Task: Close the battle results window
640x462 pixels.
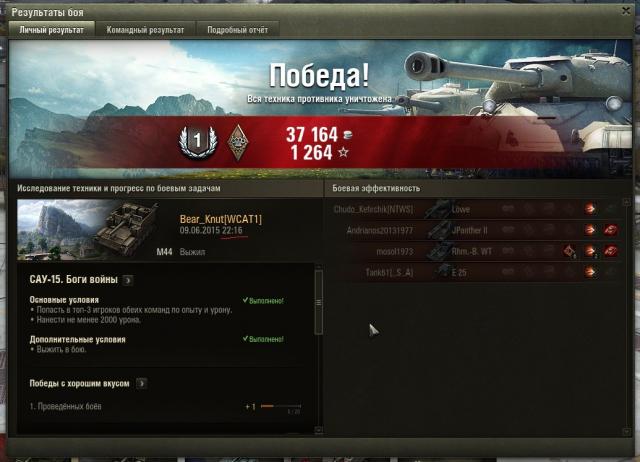Action: tap(628, 9)
